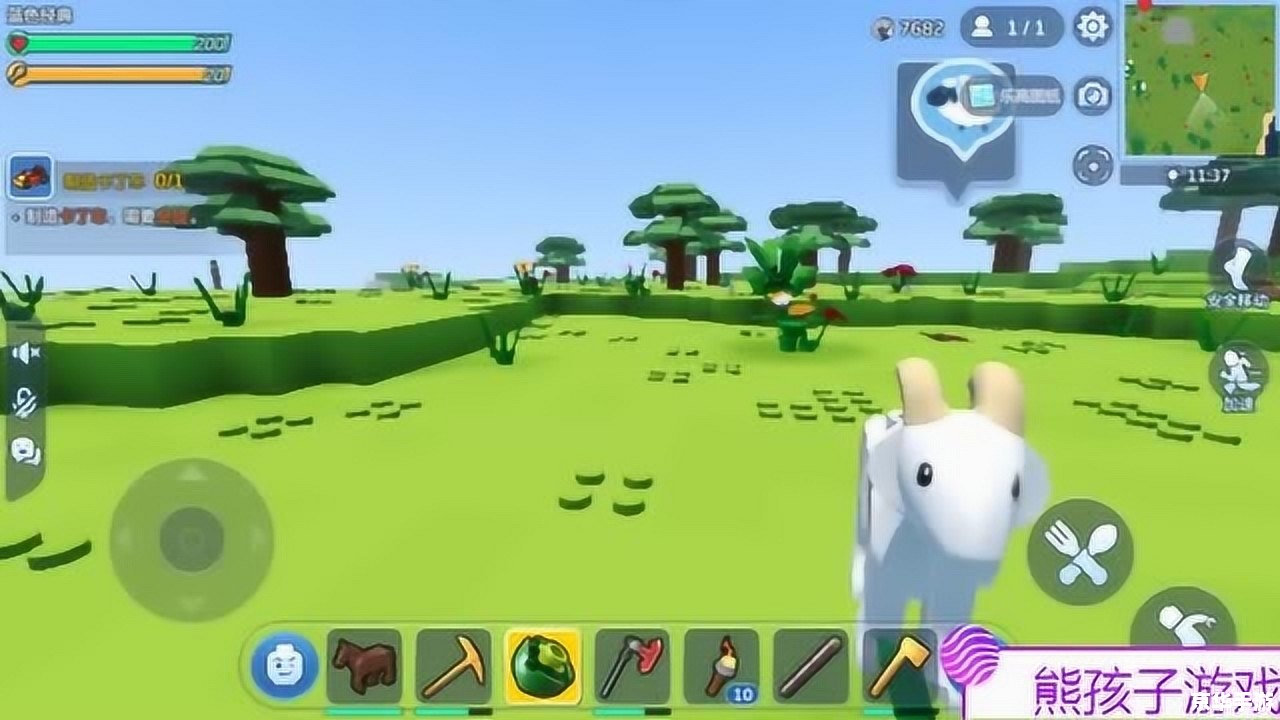Screen dimensions: 1280x720
Task: Open the 1/1 player list
Action: [1011, 27]
